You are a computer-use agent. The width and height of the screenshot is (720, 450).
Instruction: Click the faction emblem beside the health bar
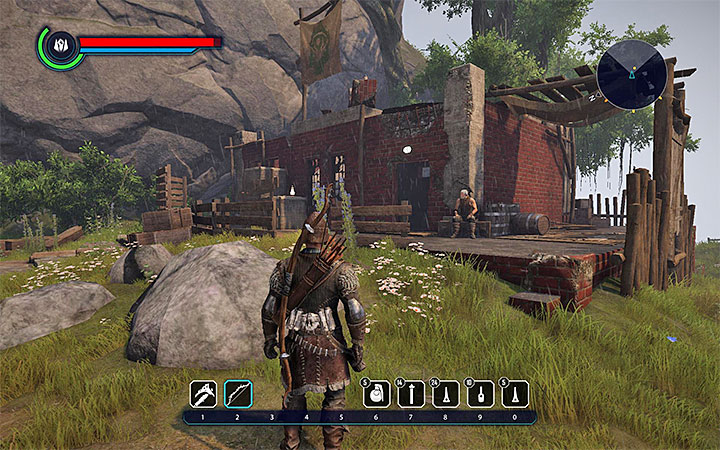[x=59, y=45]
